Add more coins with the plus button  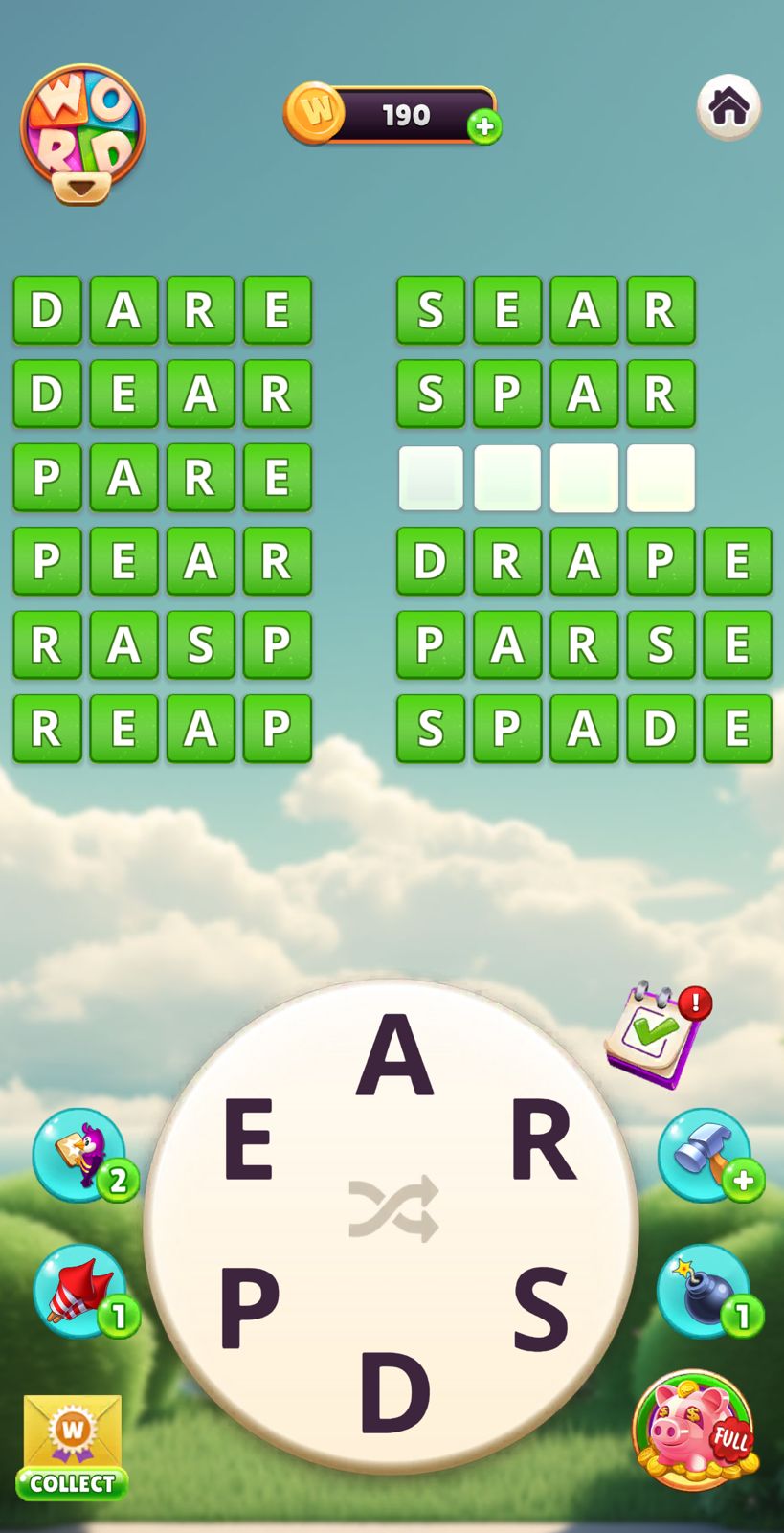(484, 126)
